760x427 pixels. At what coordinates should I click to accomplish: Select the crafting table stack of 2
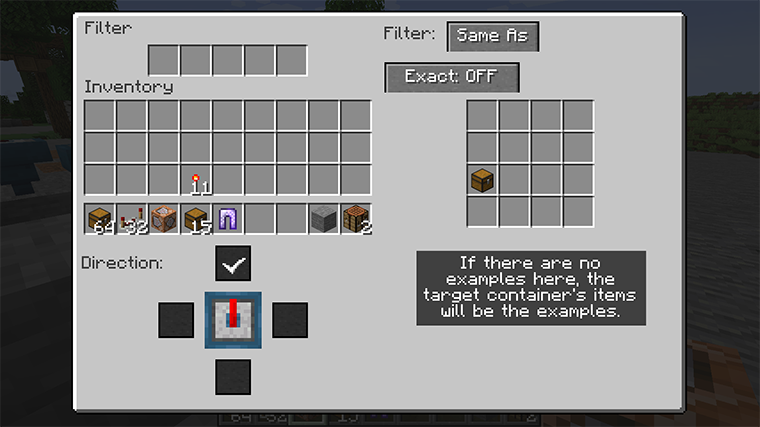356,218
